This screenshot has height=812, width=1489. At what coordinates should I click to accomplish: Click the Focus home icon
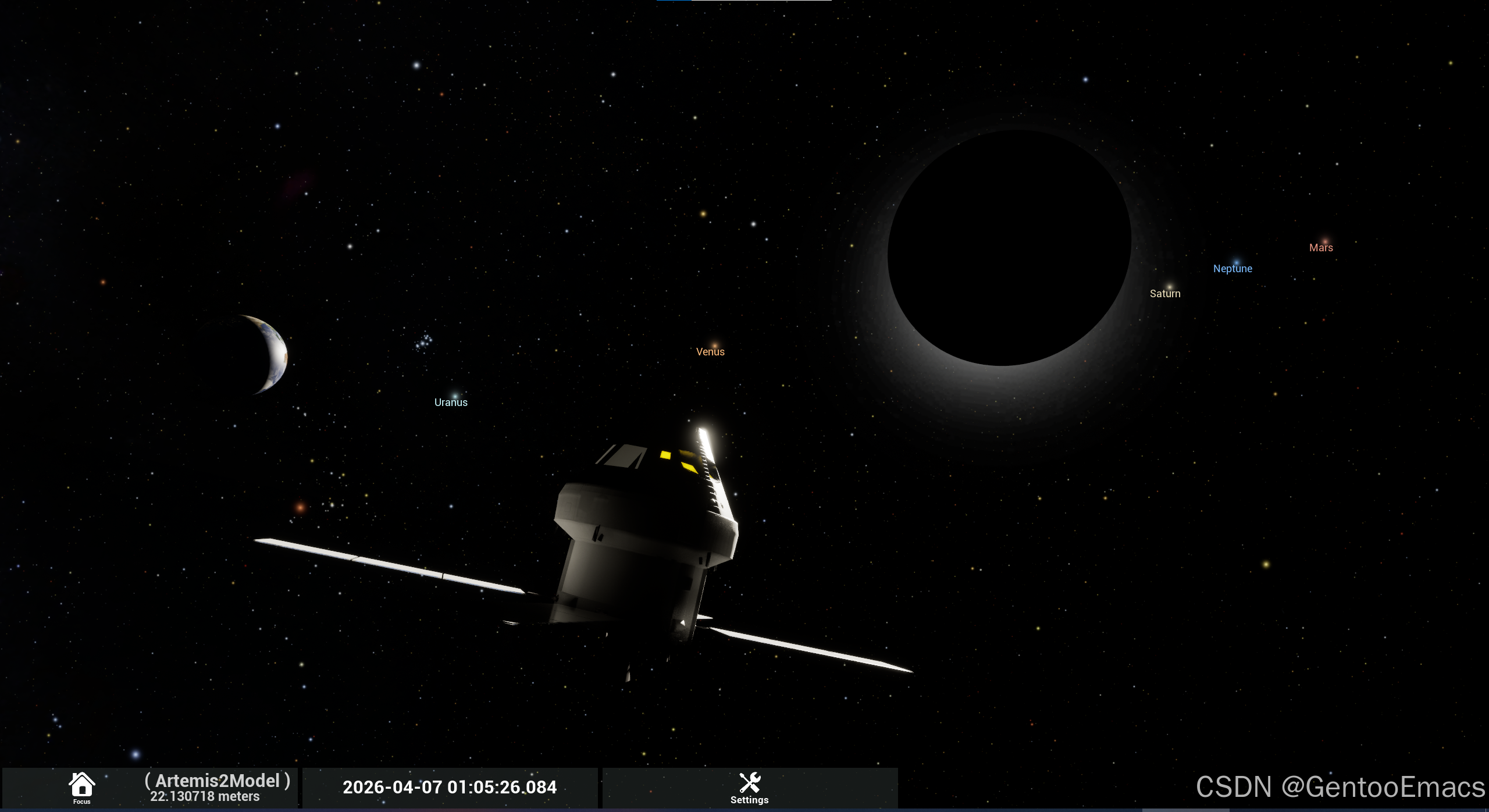click(x=81, y=785)
